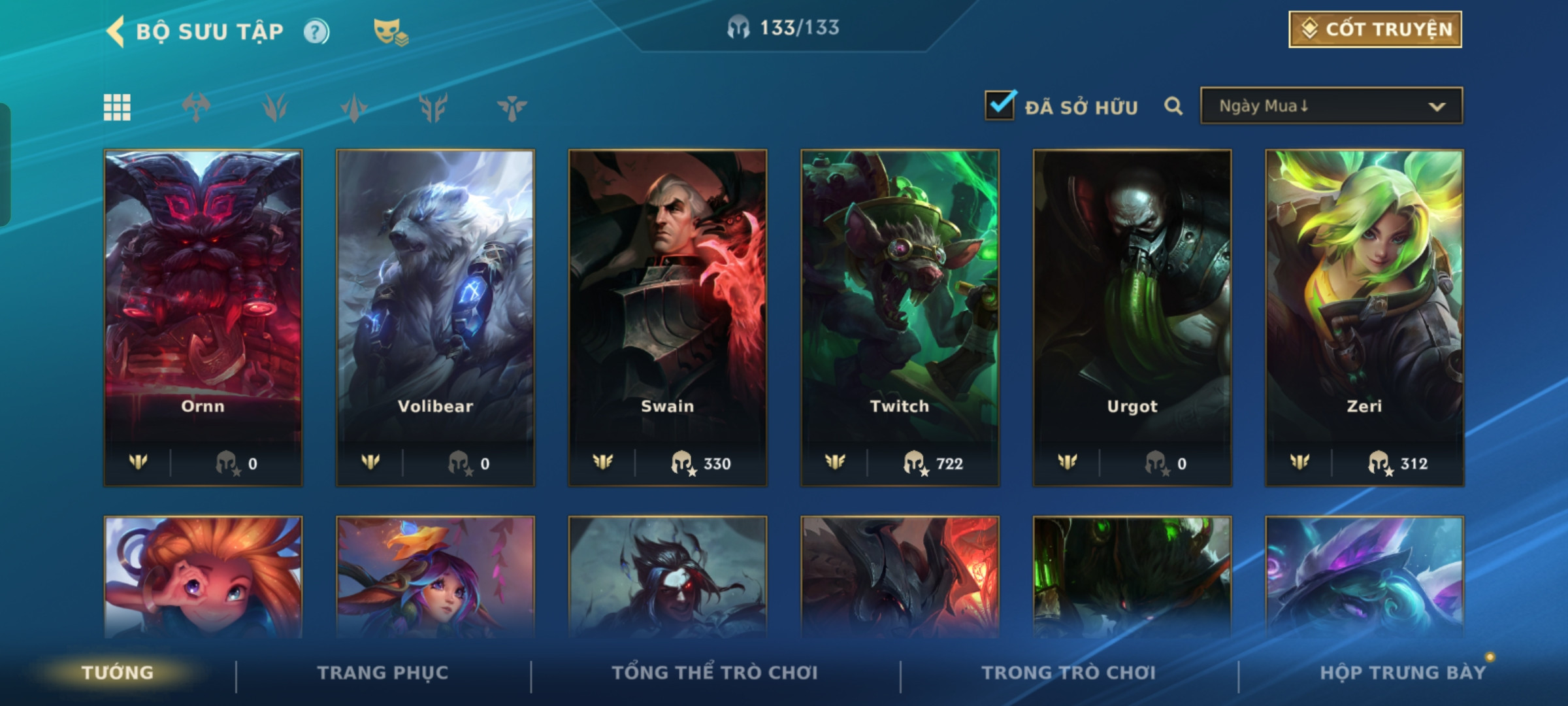Screen dimensions: 1568x706
Task: Show all champions with grid filter
Action: [118, 107]
